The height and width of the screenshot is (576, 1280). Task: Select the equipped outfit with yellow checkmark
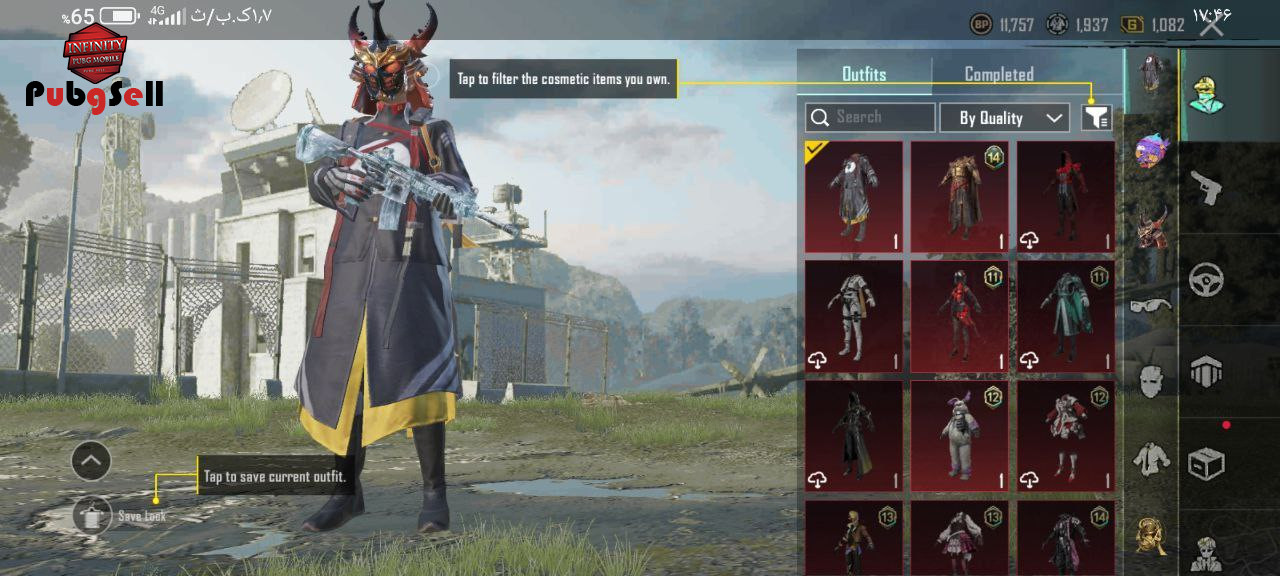pos(853,196)
